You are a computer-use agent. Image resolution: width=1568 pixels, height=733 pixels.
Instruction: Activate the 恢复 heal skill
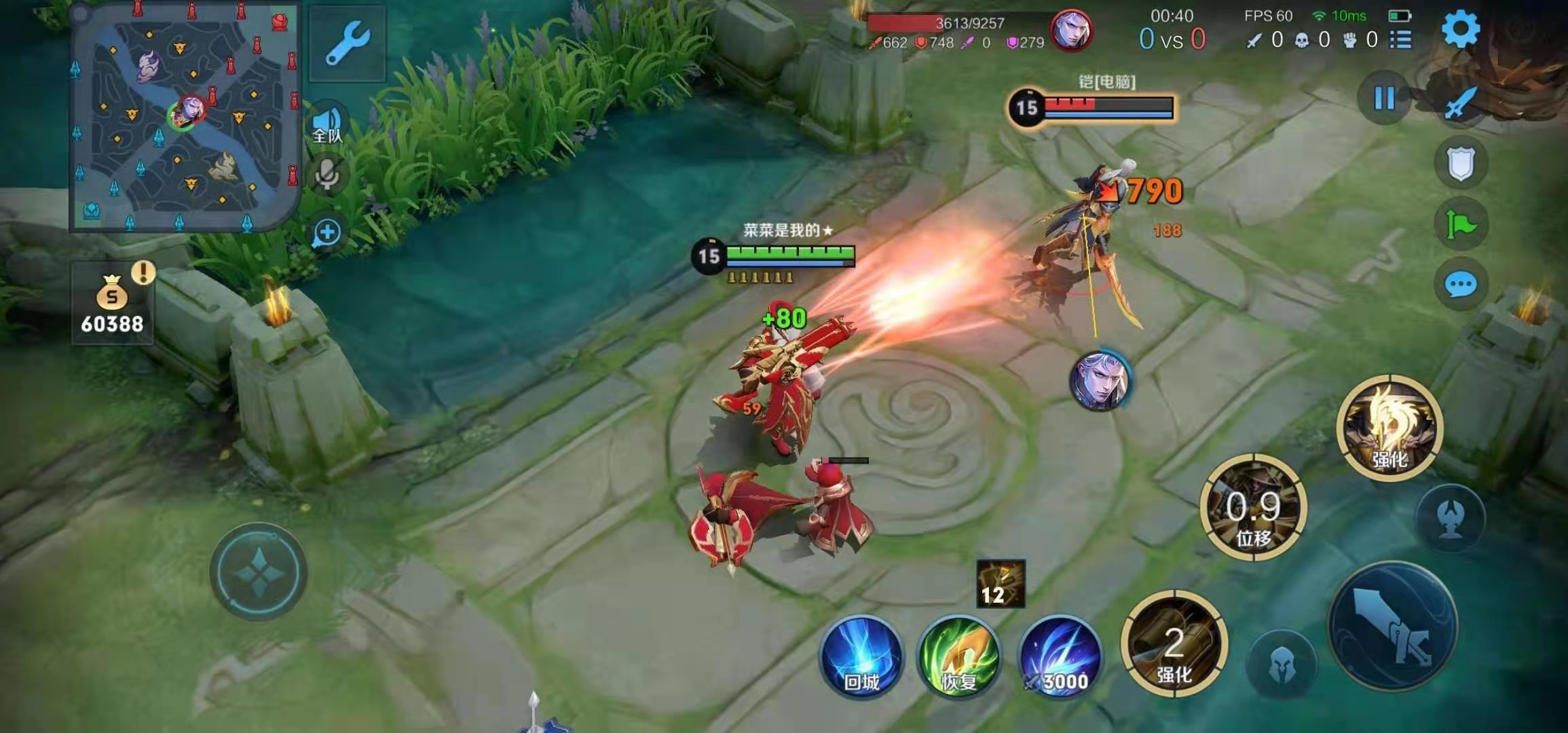(958, 657)
